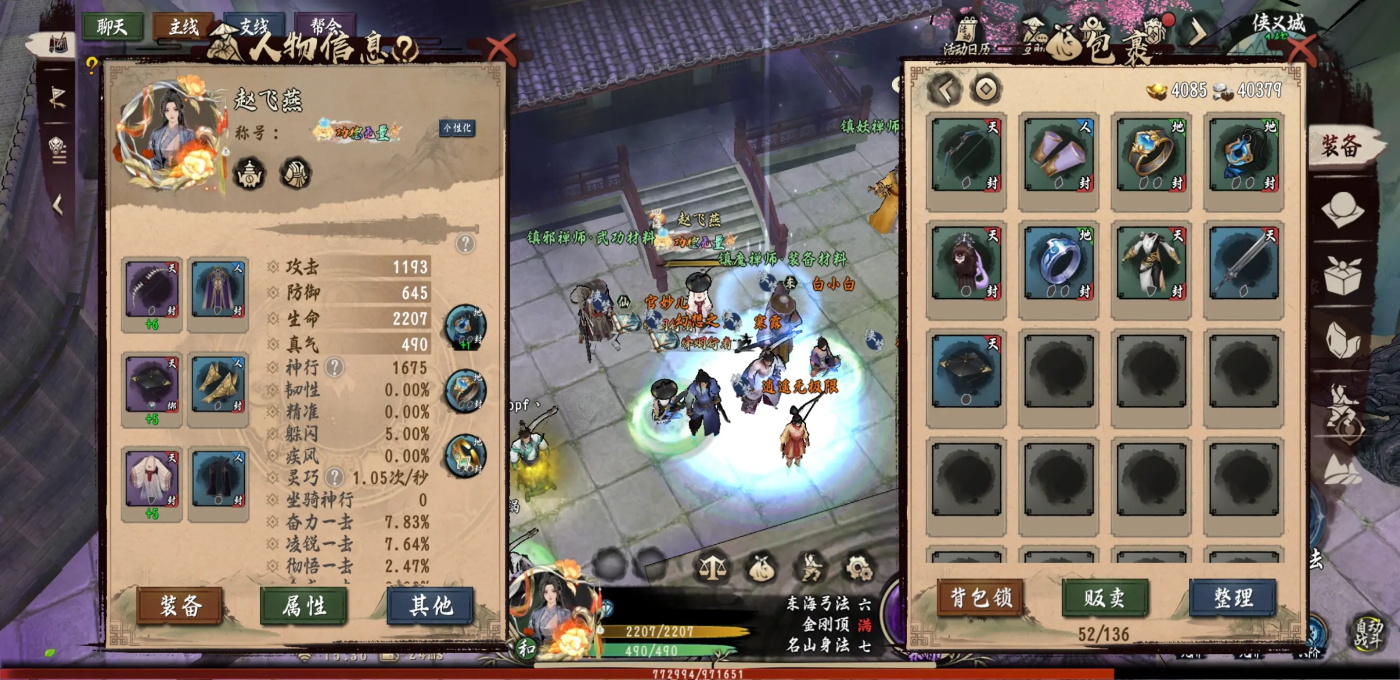Open the 聊天 chat button
Image resolution: width=1400 pixels, height=680 pixels.
tap(112, 27)
